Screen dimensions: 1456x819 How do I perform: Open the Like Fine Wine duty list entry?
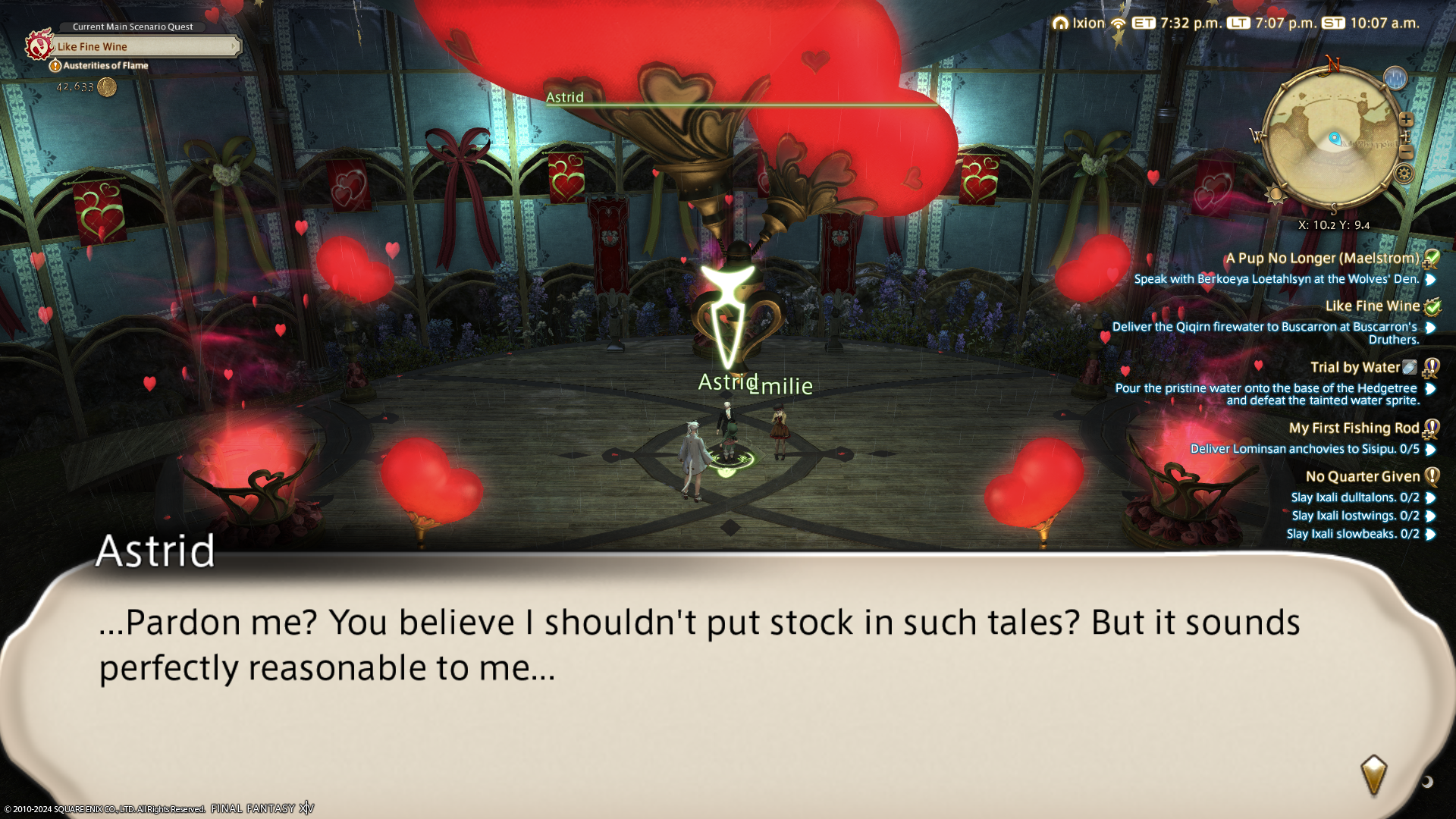[1372, 306]
